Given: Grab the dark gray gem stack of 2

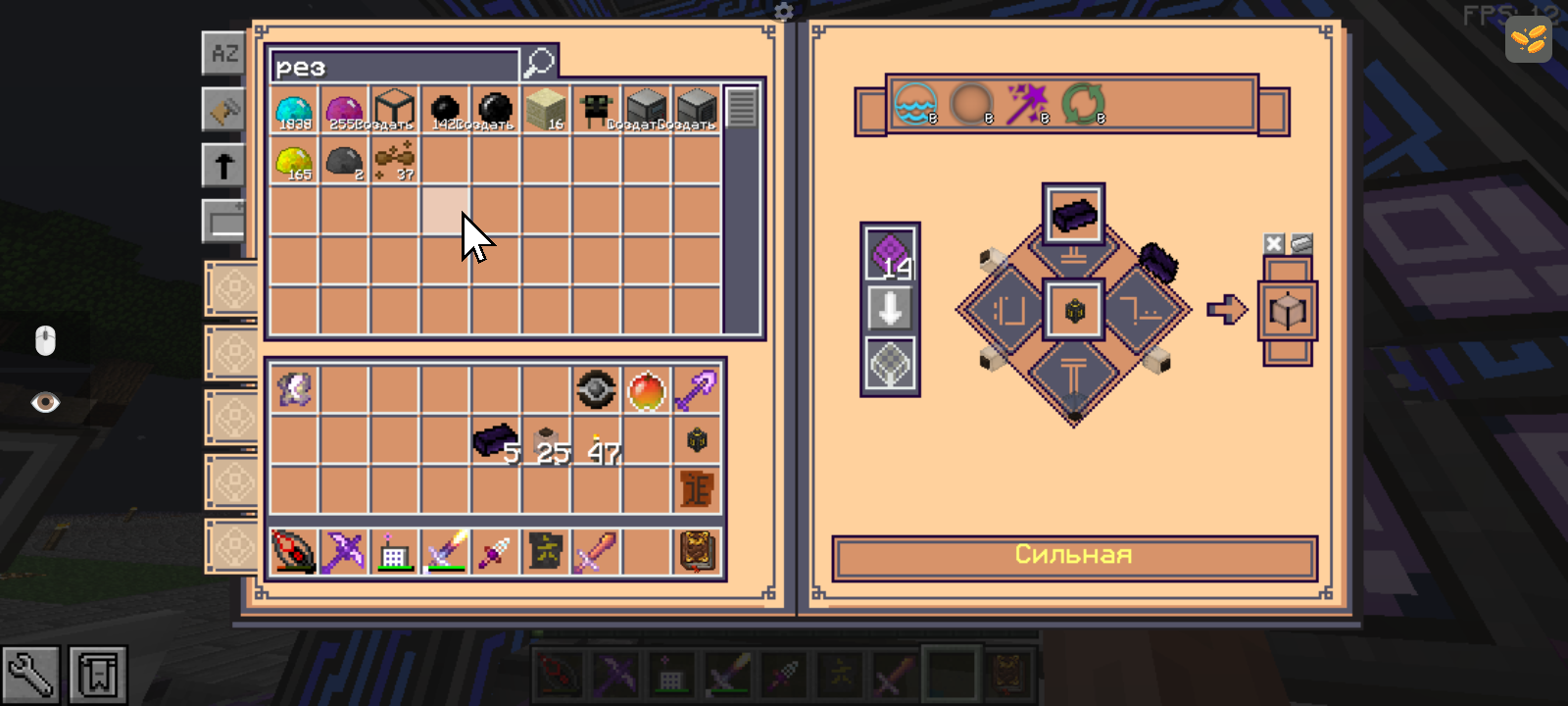Looking at the screenshot, I should click(x=344, y=162).
